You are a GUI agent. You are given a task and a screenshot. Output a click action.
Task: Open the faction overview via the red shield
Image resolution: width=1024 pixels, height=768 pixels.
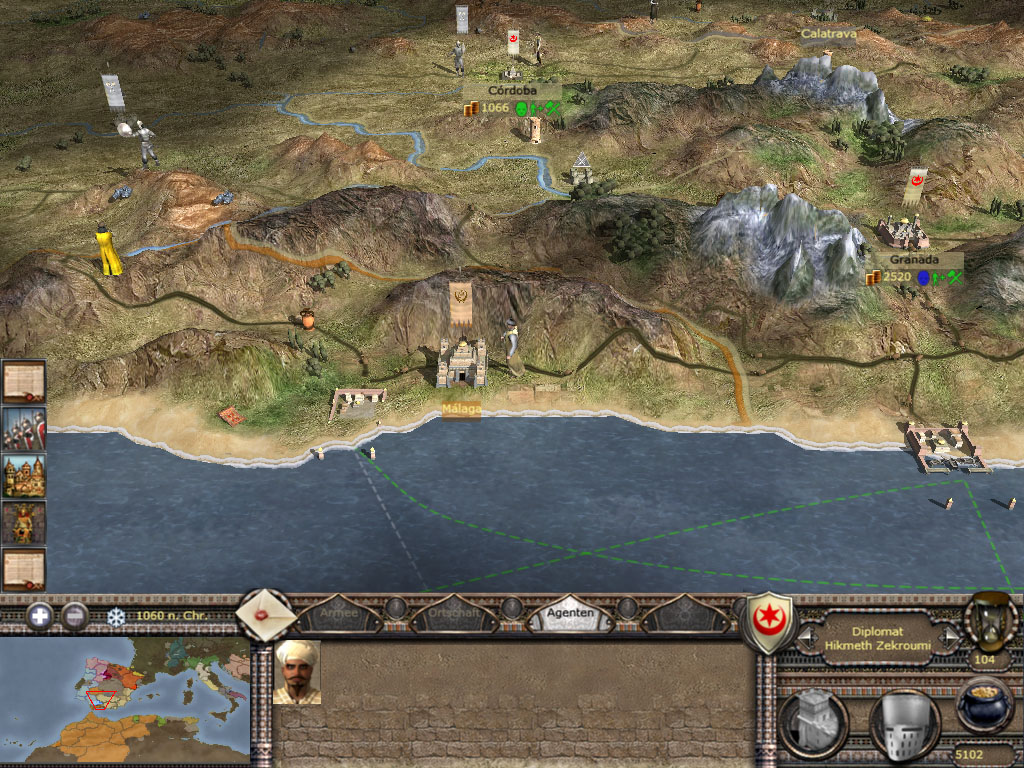pos(770,622)
